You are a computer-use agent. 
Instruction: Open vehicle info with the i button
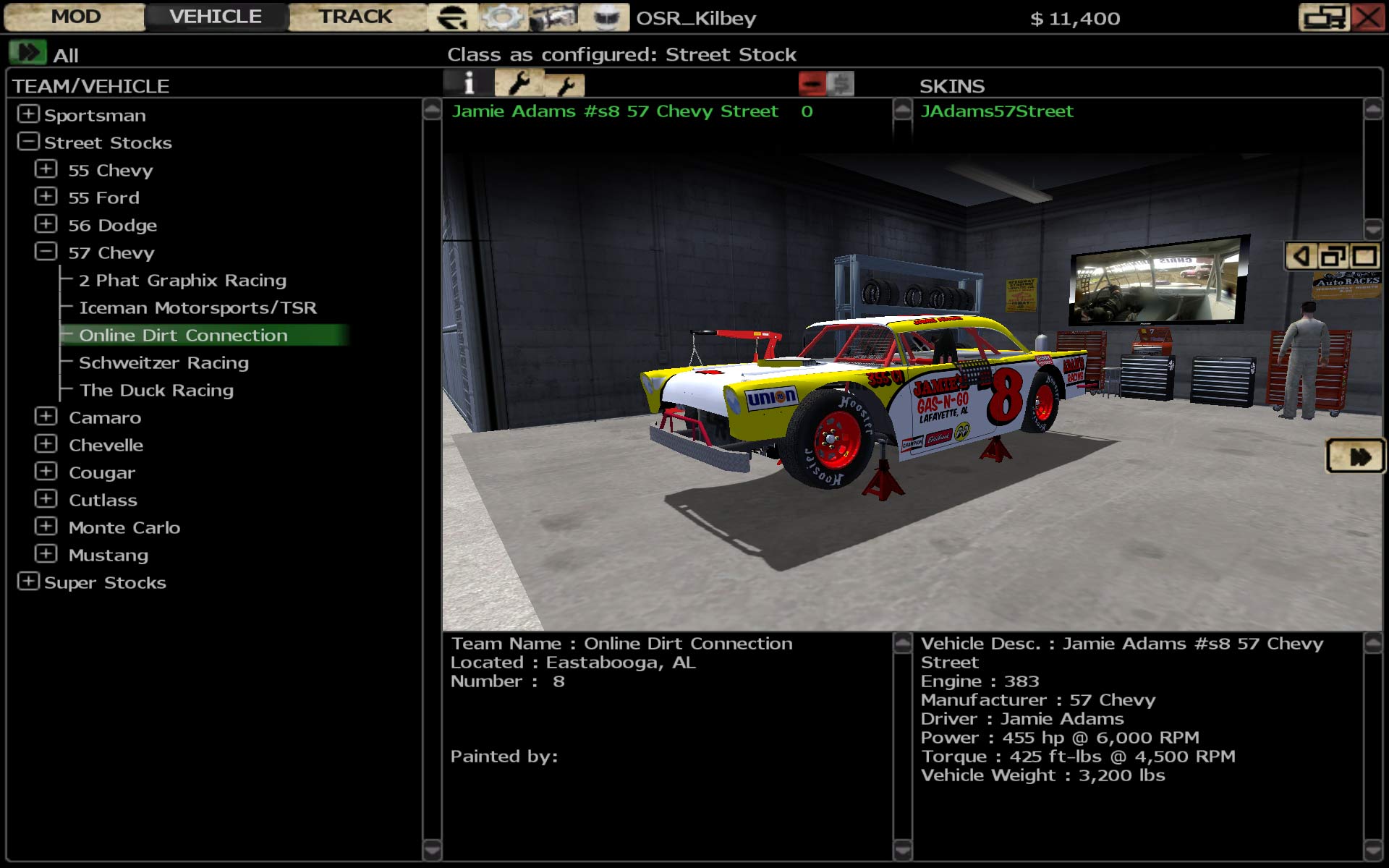(469, 84)
